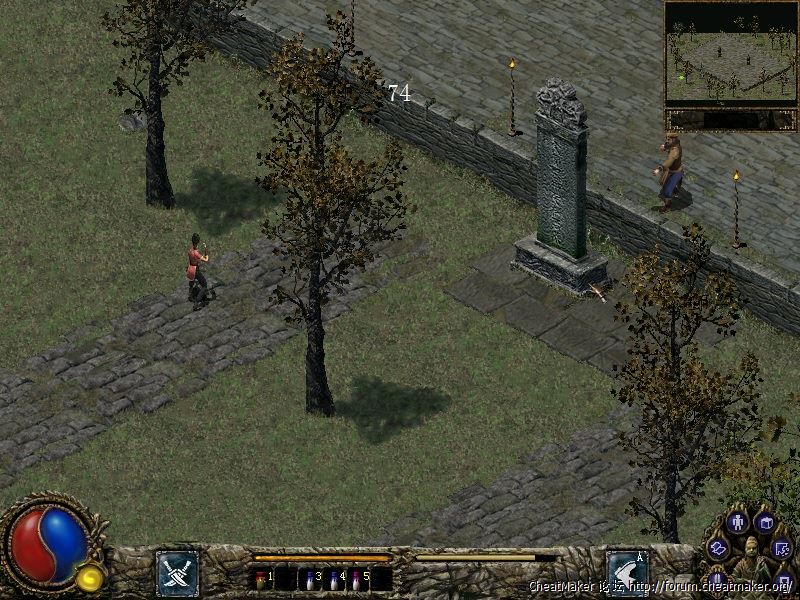
Task: Use the blue potion in slot 4
Action: pyautogui.click(x=334, y=578)
